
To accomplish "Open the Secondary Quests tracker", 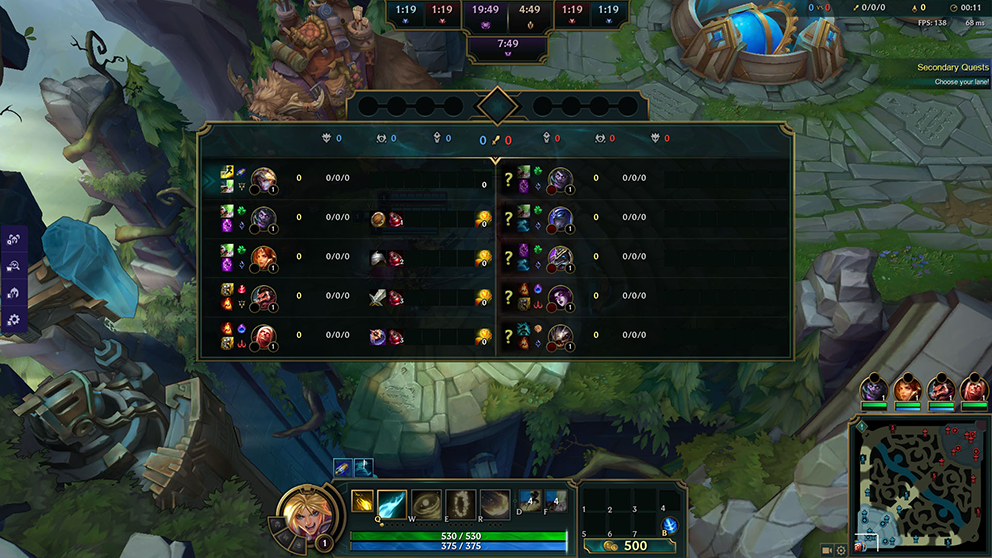I will click(x=952, y=68).
